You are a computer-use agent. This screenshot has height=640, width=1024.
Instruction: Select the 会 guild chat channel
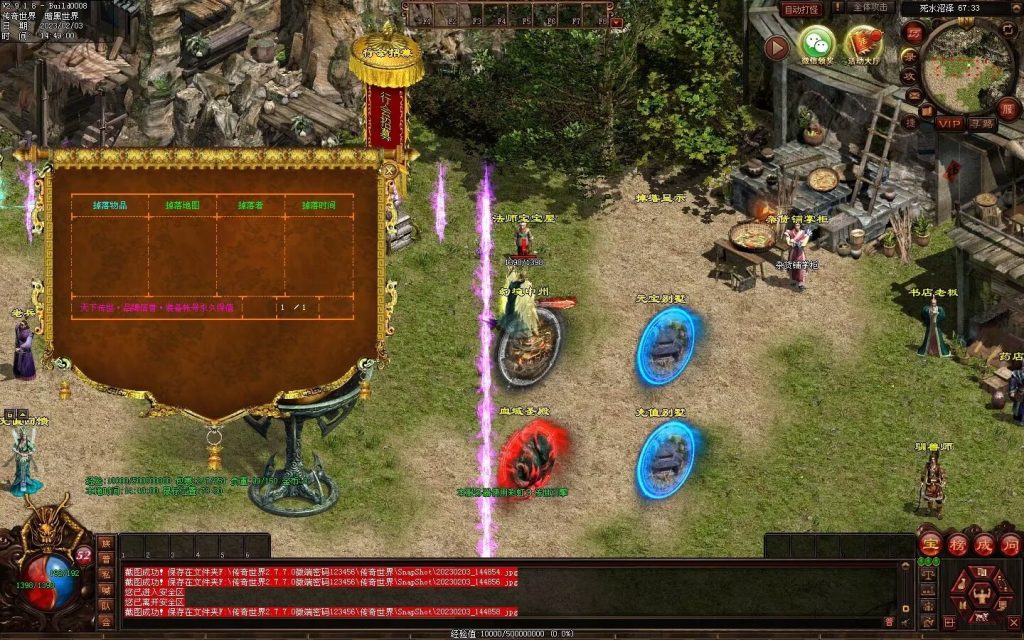pos(105,620)
